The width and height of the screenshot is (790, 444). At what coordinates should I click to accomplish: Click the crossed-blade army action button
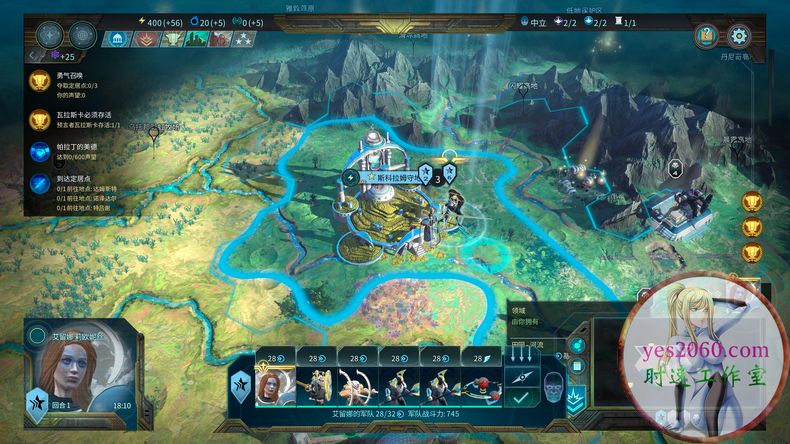[x=519, y=375]
